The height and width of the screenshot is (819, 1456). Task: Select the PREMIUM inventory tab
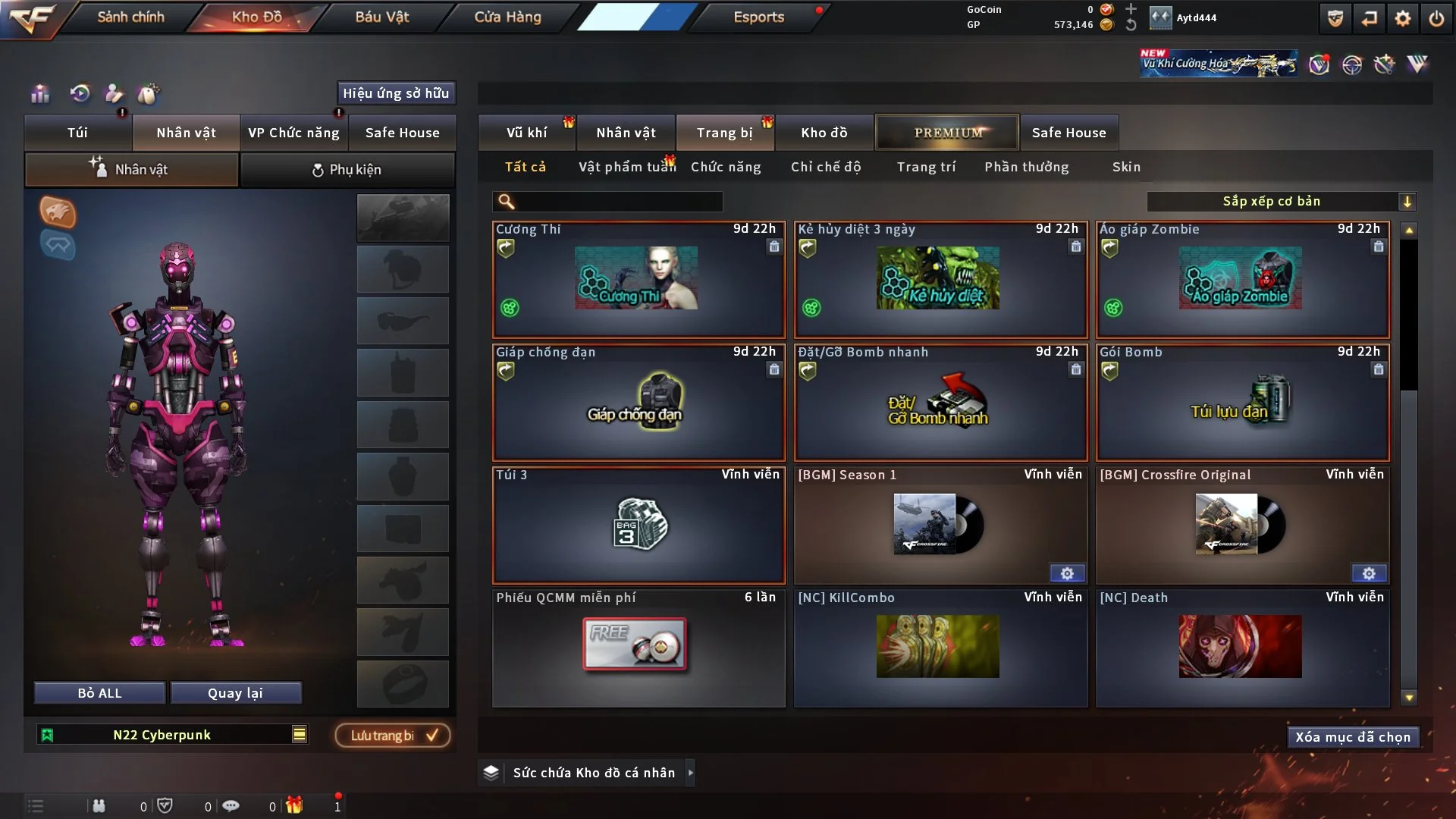pos(947,133)
